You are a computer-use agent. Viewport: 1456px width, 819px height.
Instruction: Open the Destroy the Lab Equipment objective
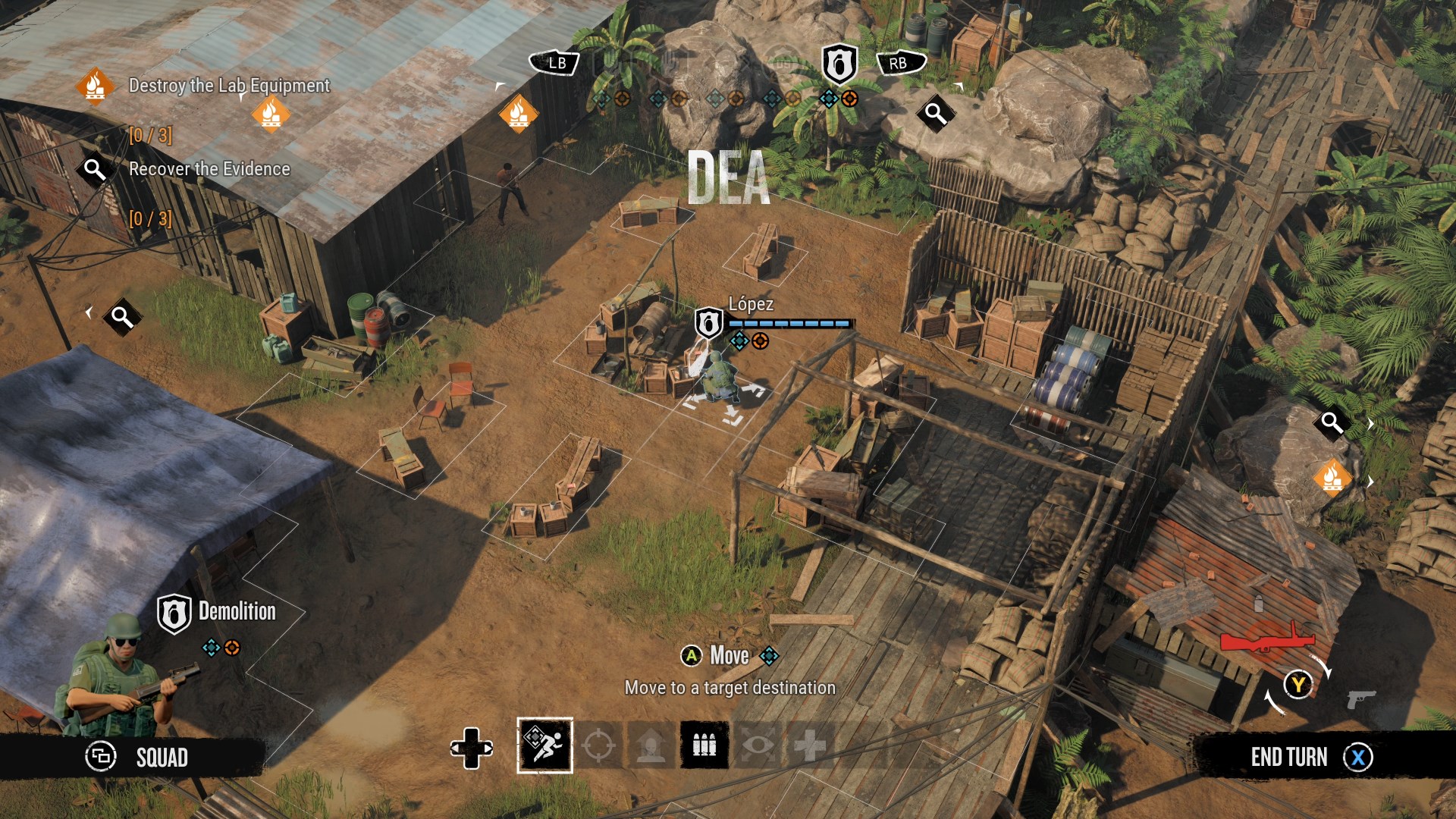228,86
